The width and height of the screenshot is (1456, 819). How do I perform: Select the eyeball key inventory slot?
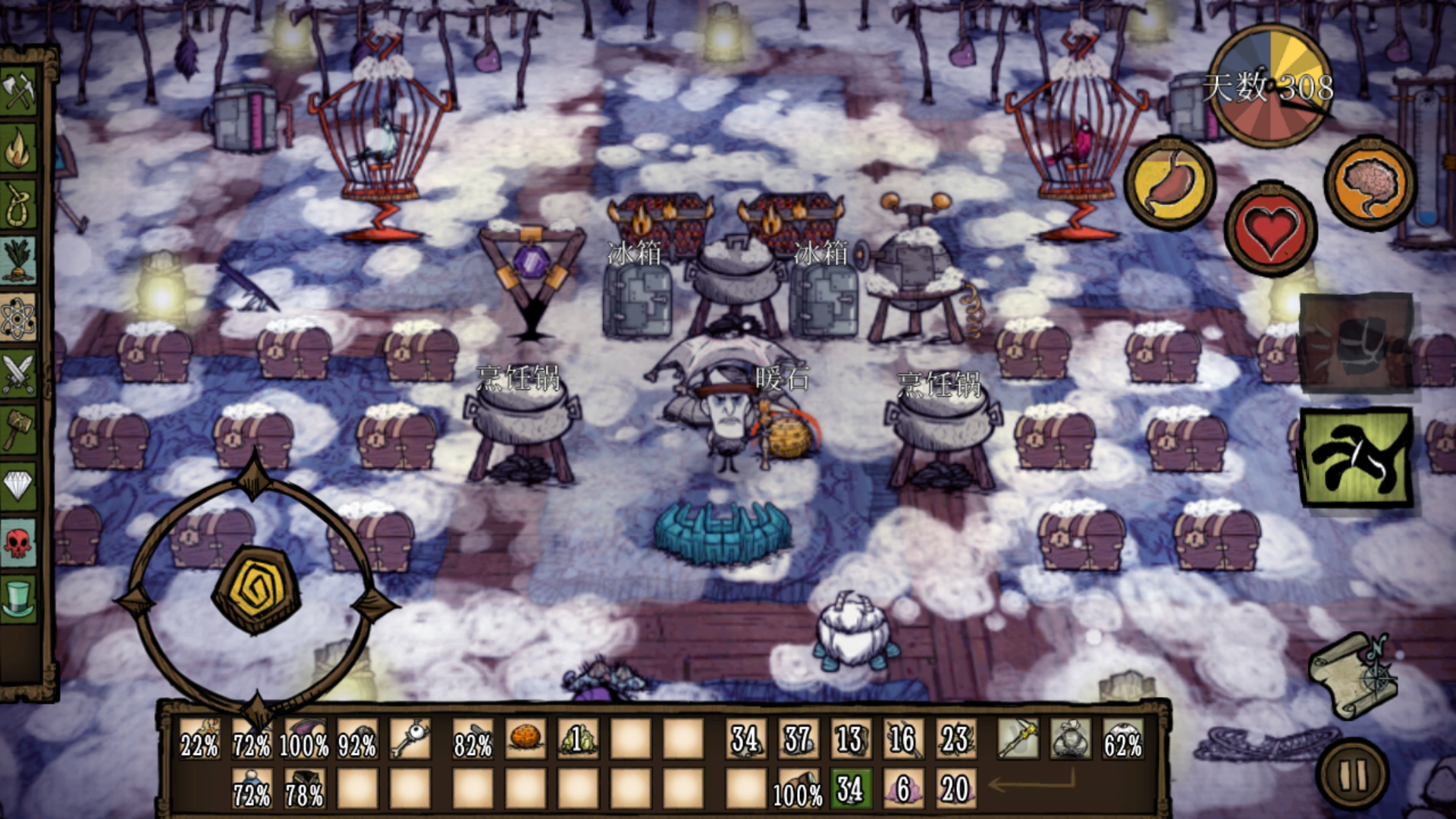click(410, 739)
